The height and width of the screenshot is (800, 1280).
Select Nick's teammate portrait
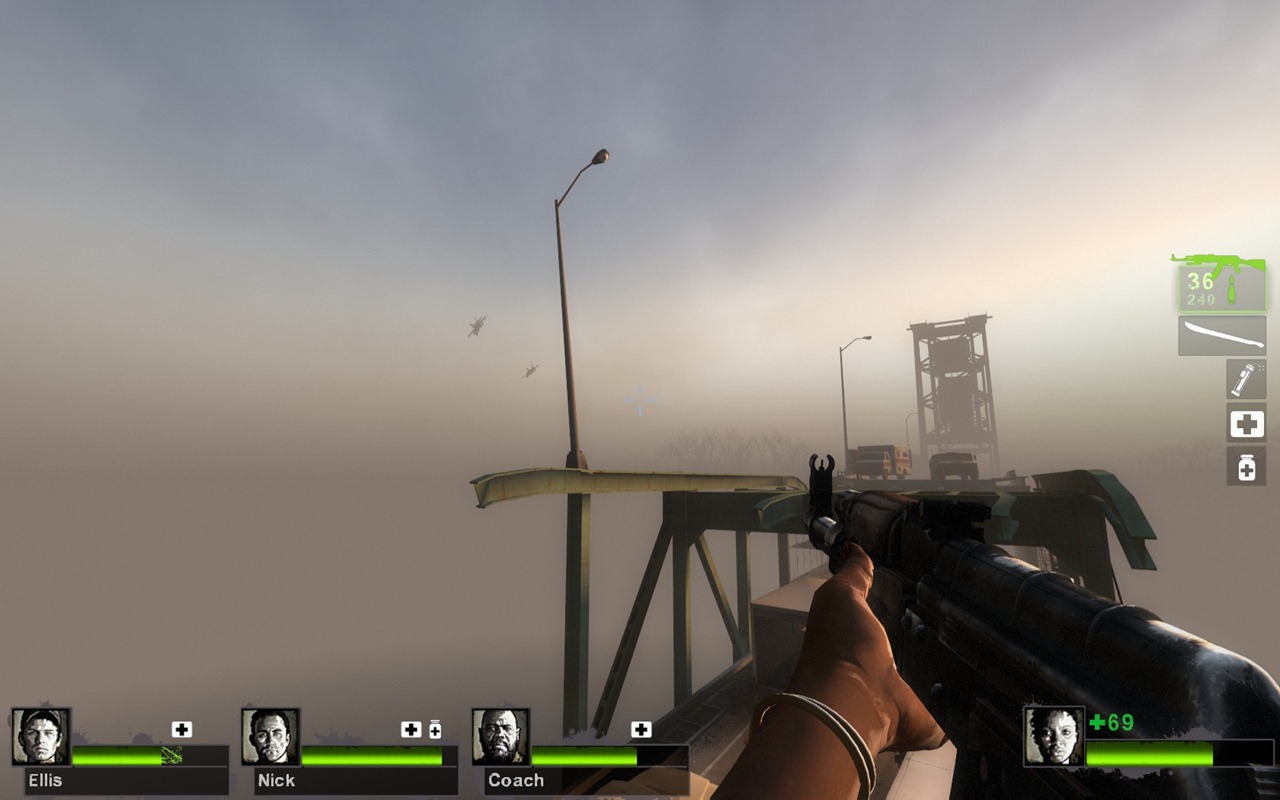pos(270,737)
